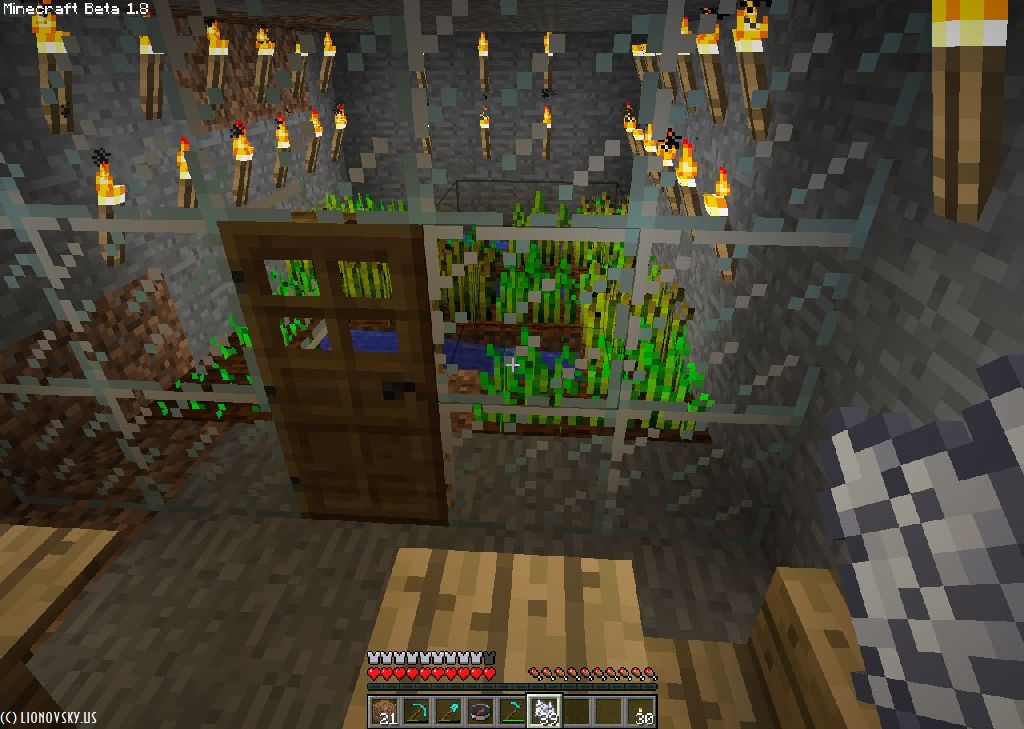Switch to the diamond hoe slot
The height and width of the screenshot is (729, 1024).
coord(512,711)
